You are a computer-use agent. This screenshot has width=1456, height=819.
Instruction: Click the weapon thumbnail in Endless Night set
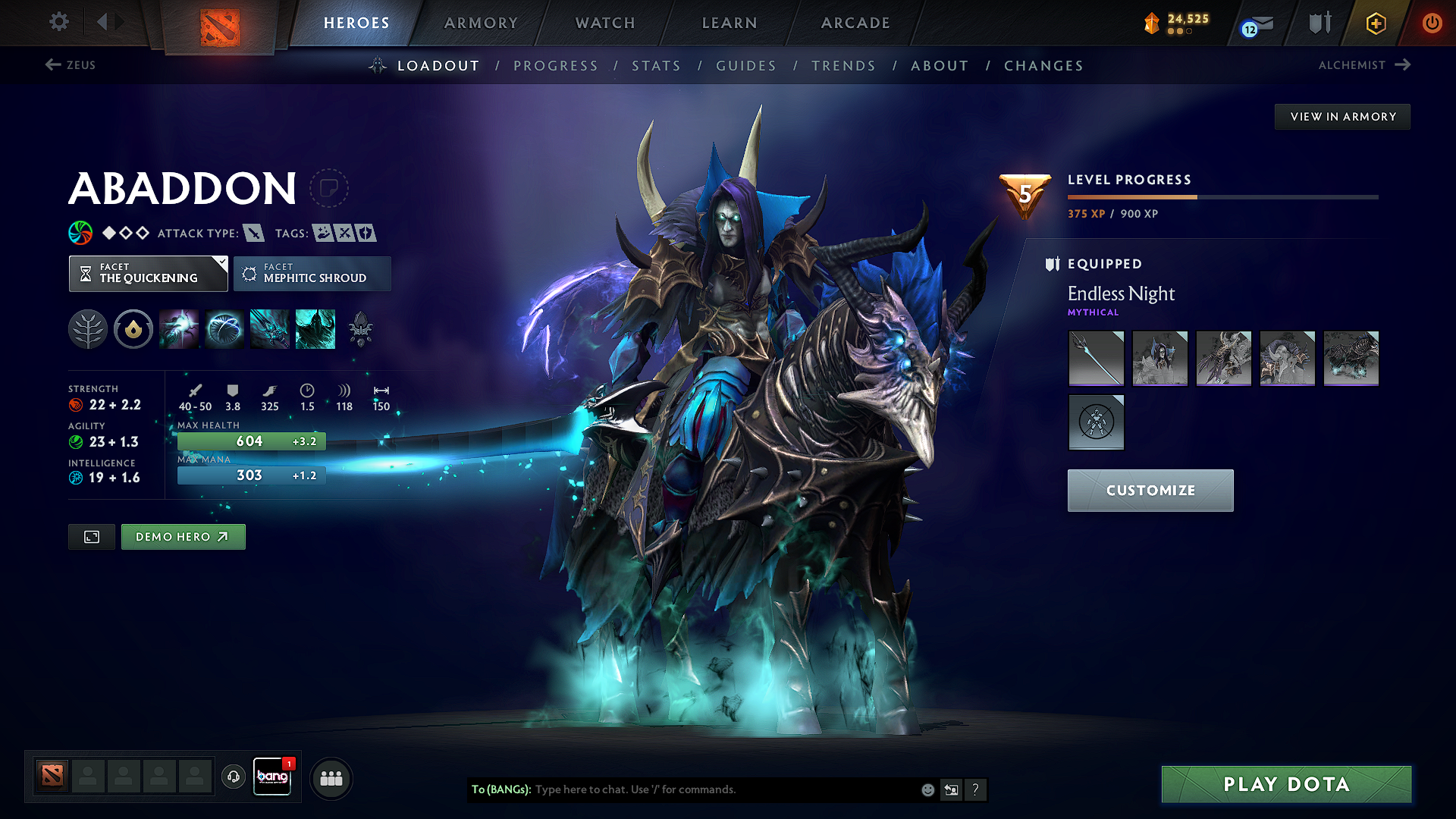(1096, 358)
